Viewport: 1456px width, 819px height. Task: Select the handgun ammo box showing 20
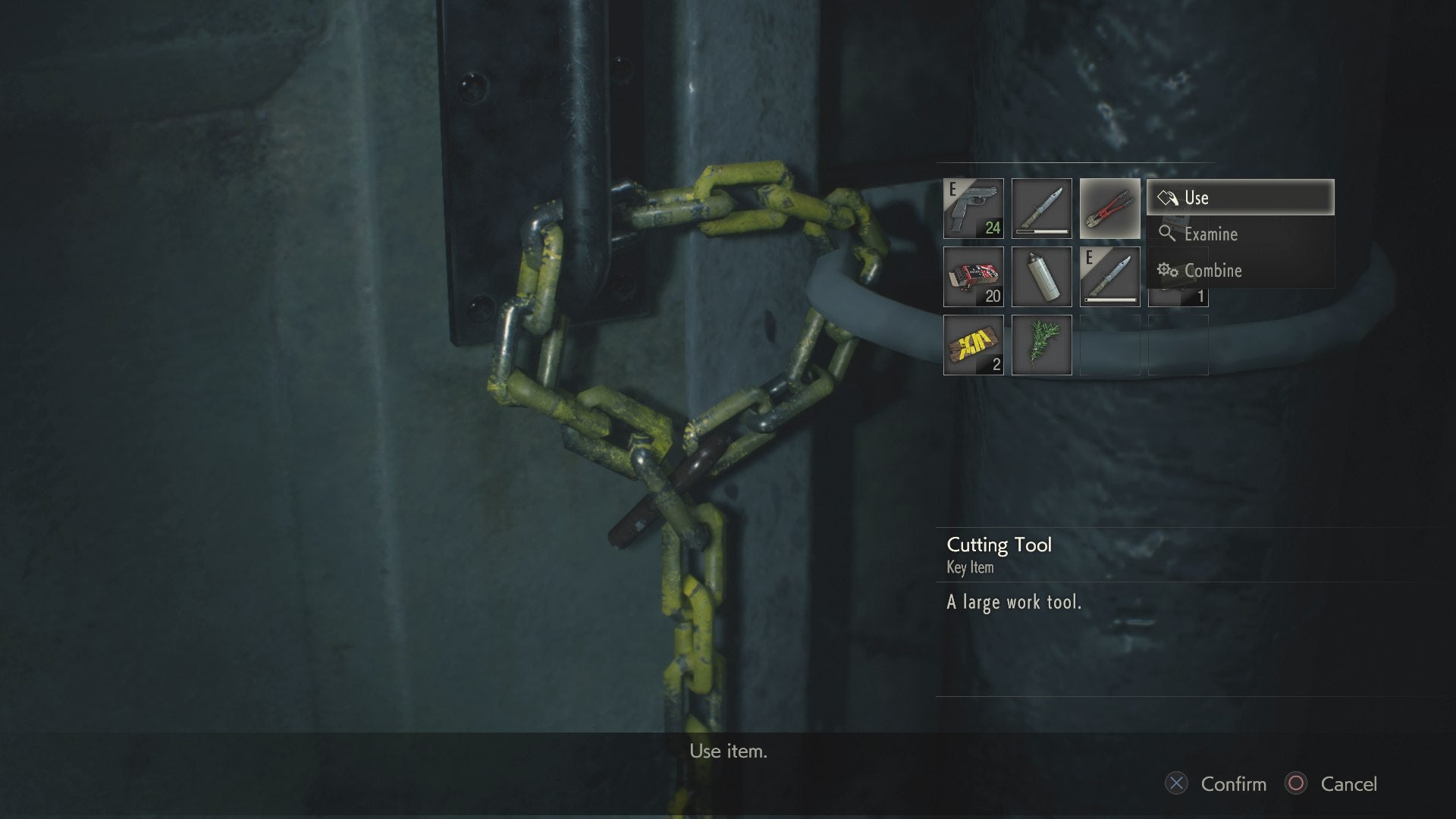[x=974, y=275]
